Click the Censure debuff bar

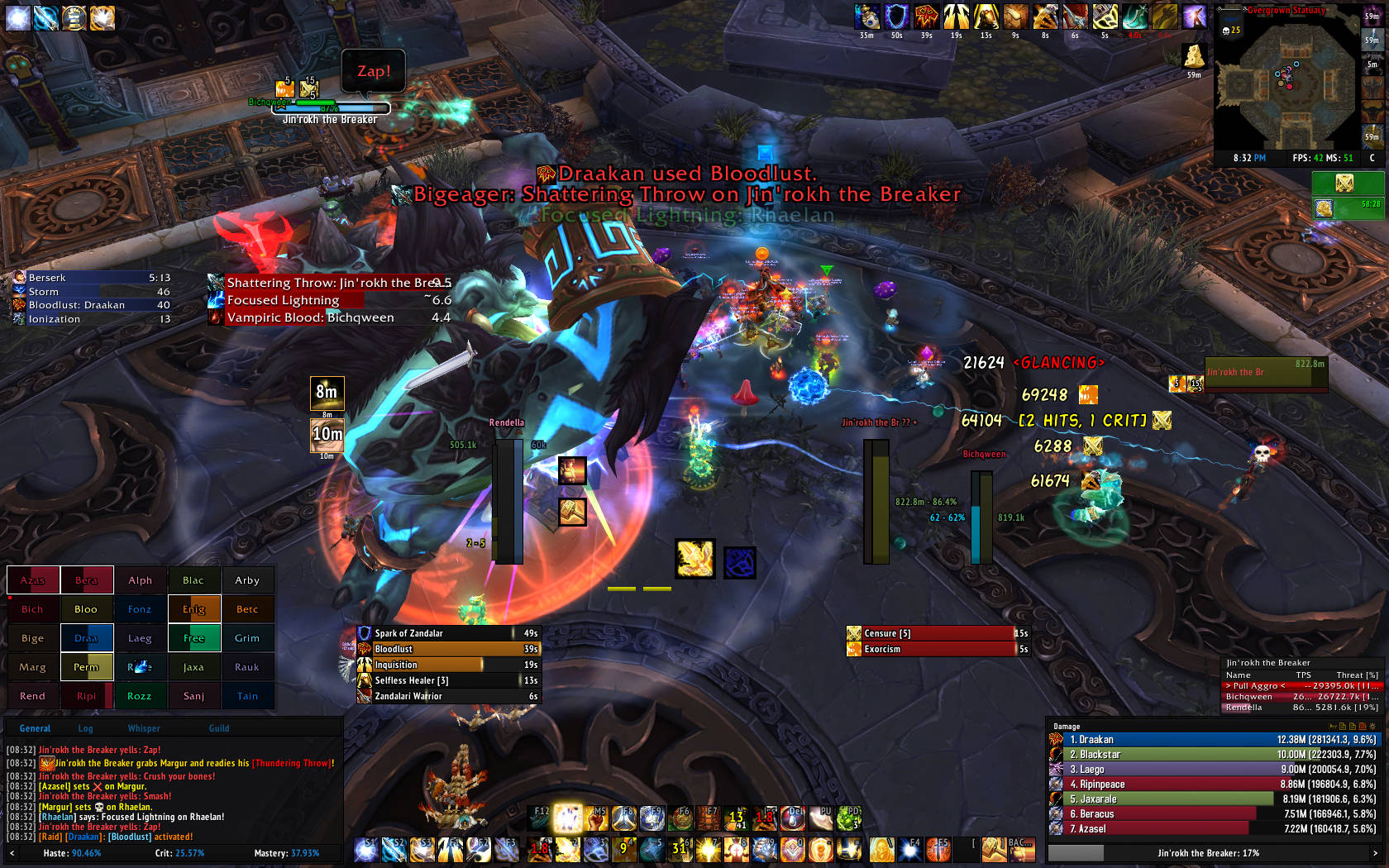[x=938, y=633]
